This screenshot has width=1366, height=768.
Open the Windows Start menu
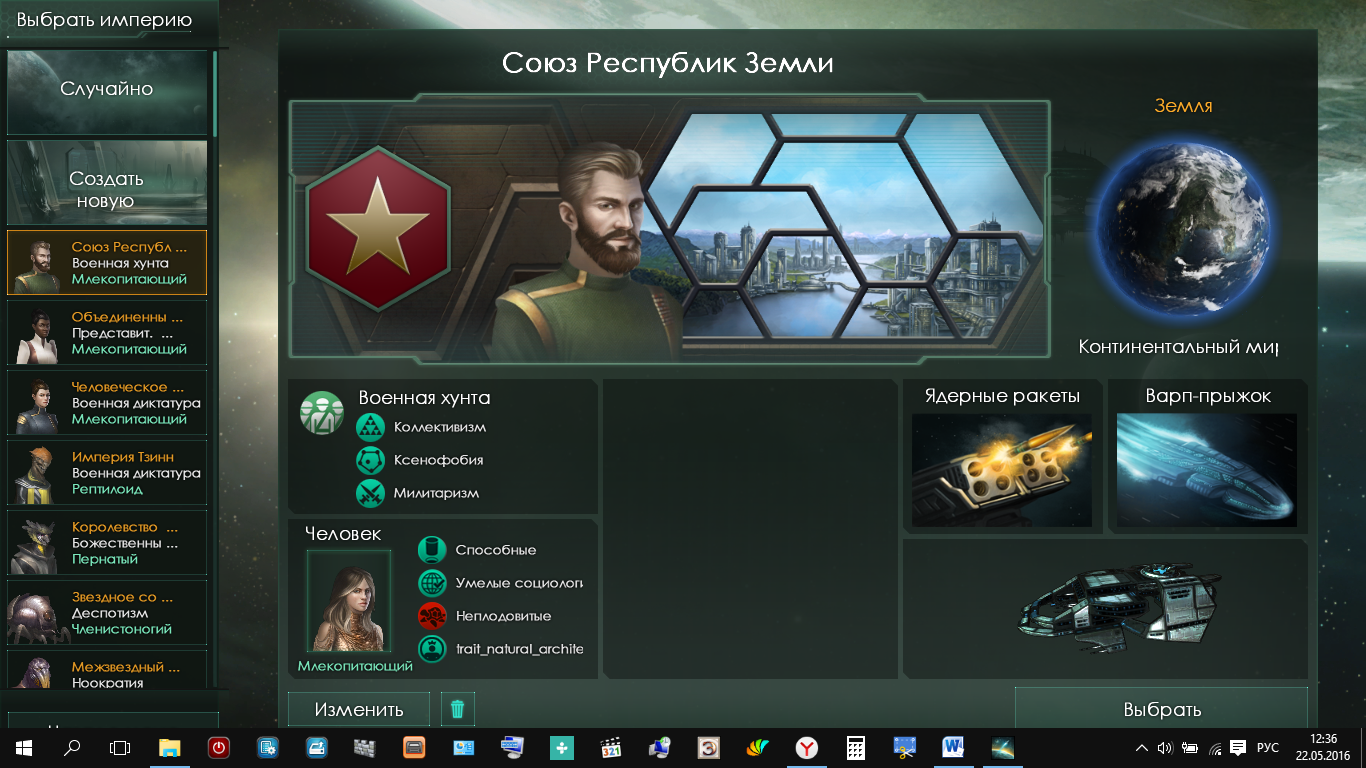23,748
